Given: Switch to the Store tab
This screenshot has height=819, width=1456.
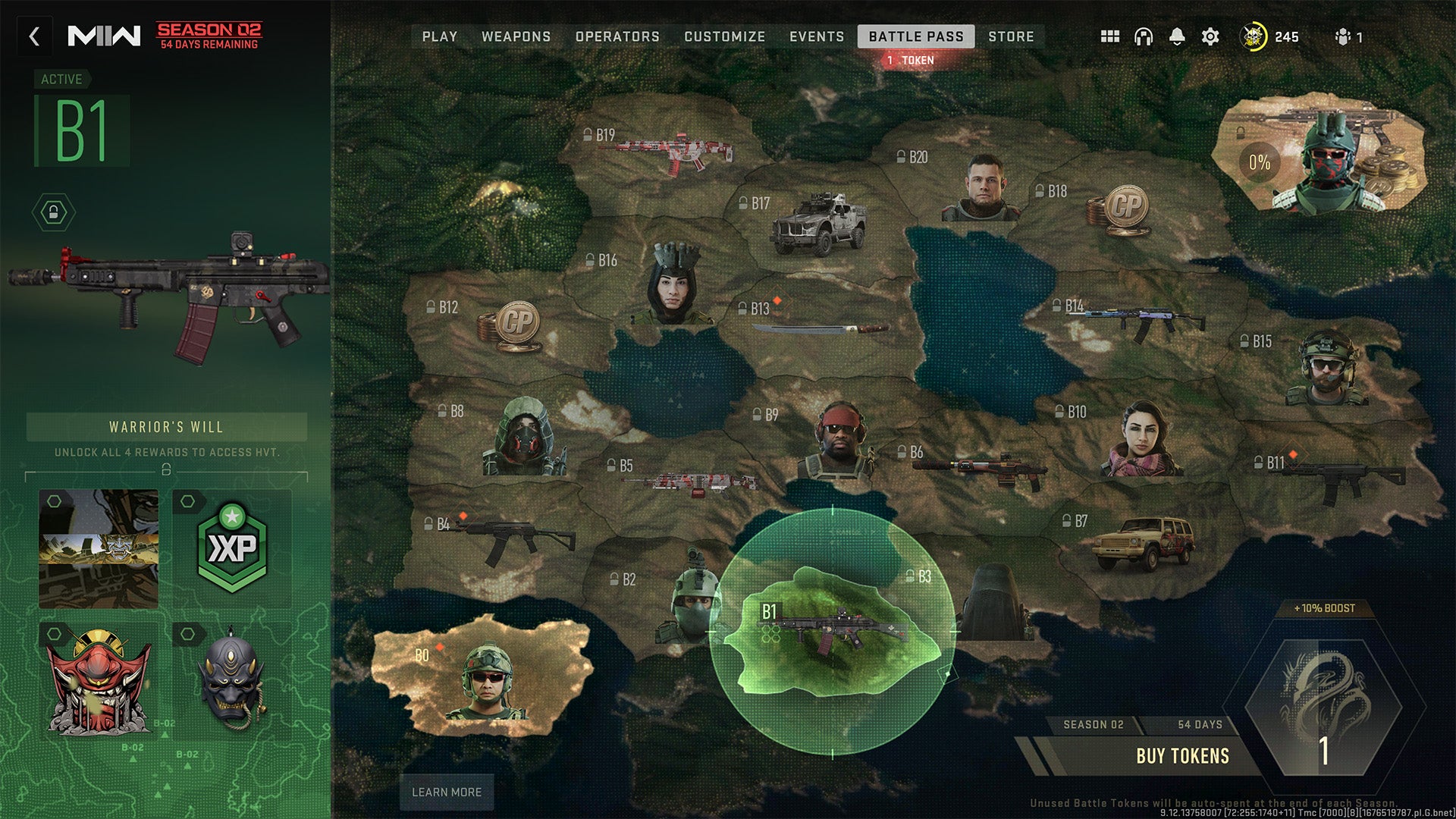Looking at the screenshot, I should click(1012, 36).
